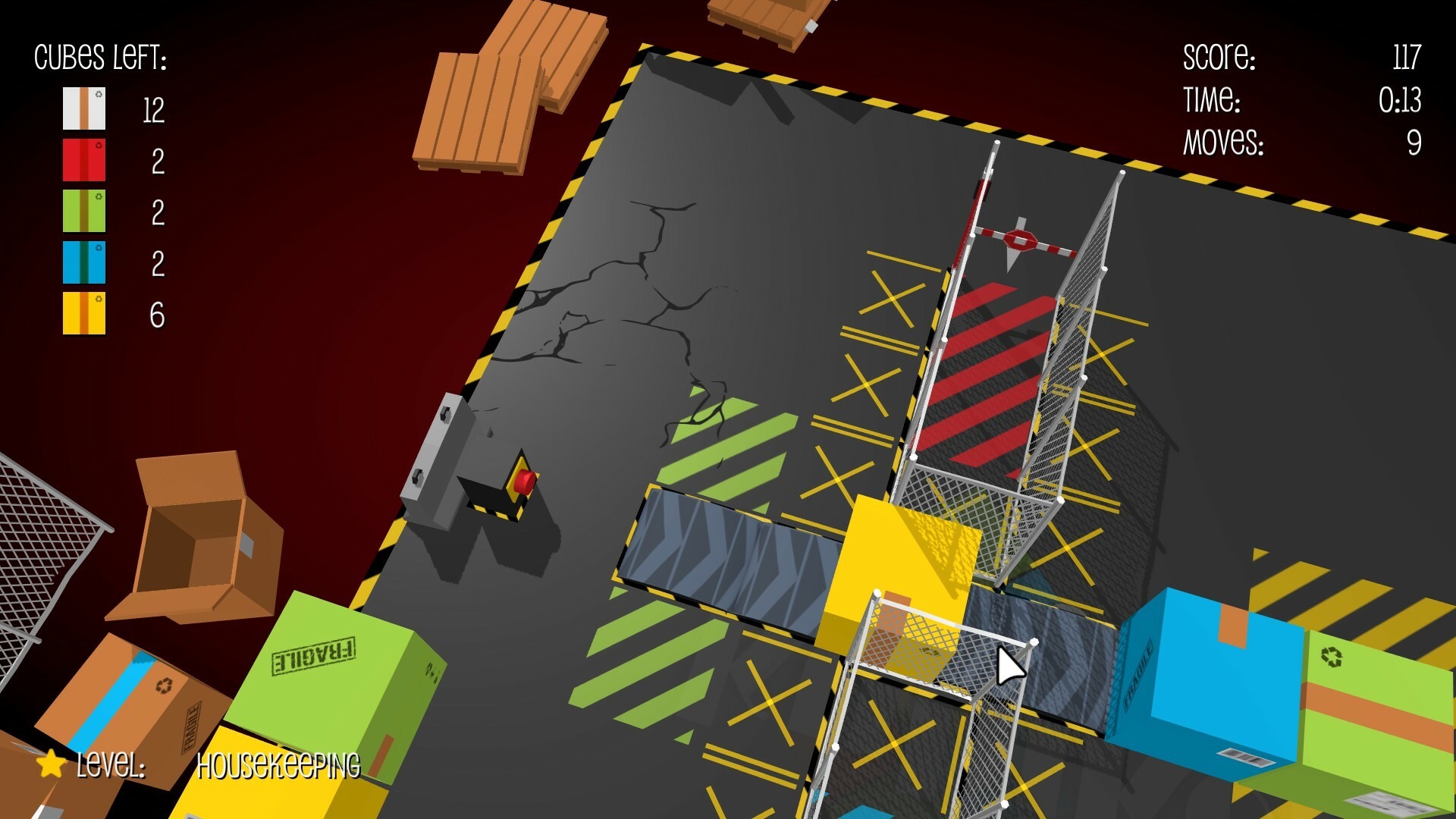Choose the green cube icon in Cubes Left

coord(83,211)
